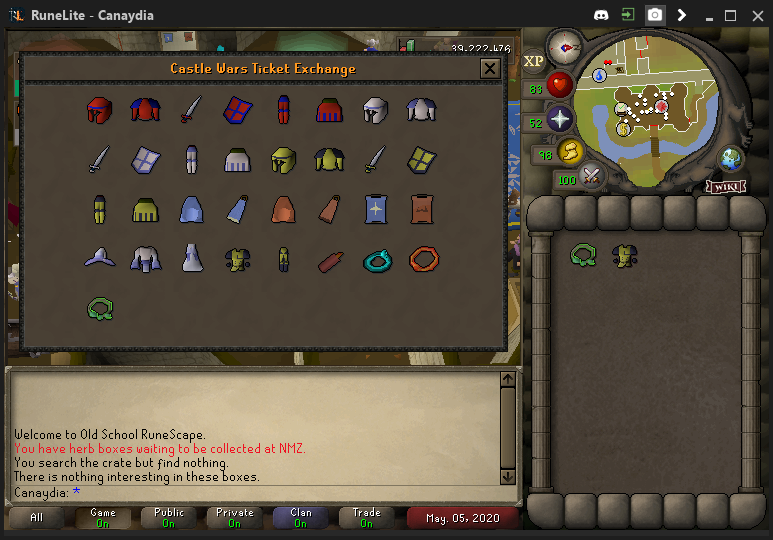Choose the teal Saradomin halo in the exchange
The height and width of the screenshot is (540, 773).
378,260
